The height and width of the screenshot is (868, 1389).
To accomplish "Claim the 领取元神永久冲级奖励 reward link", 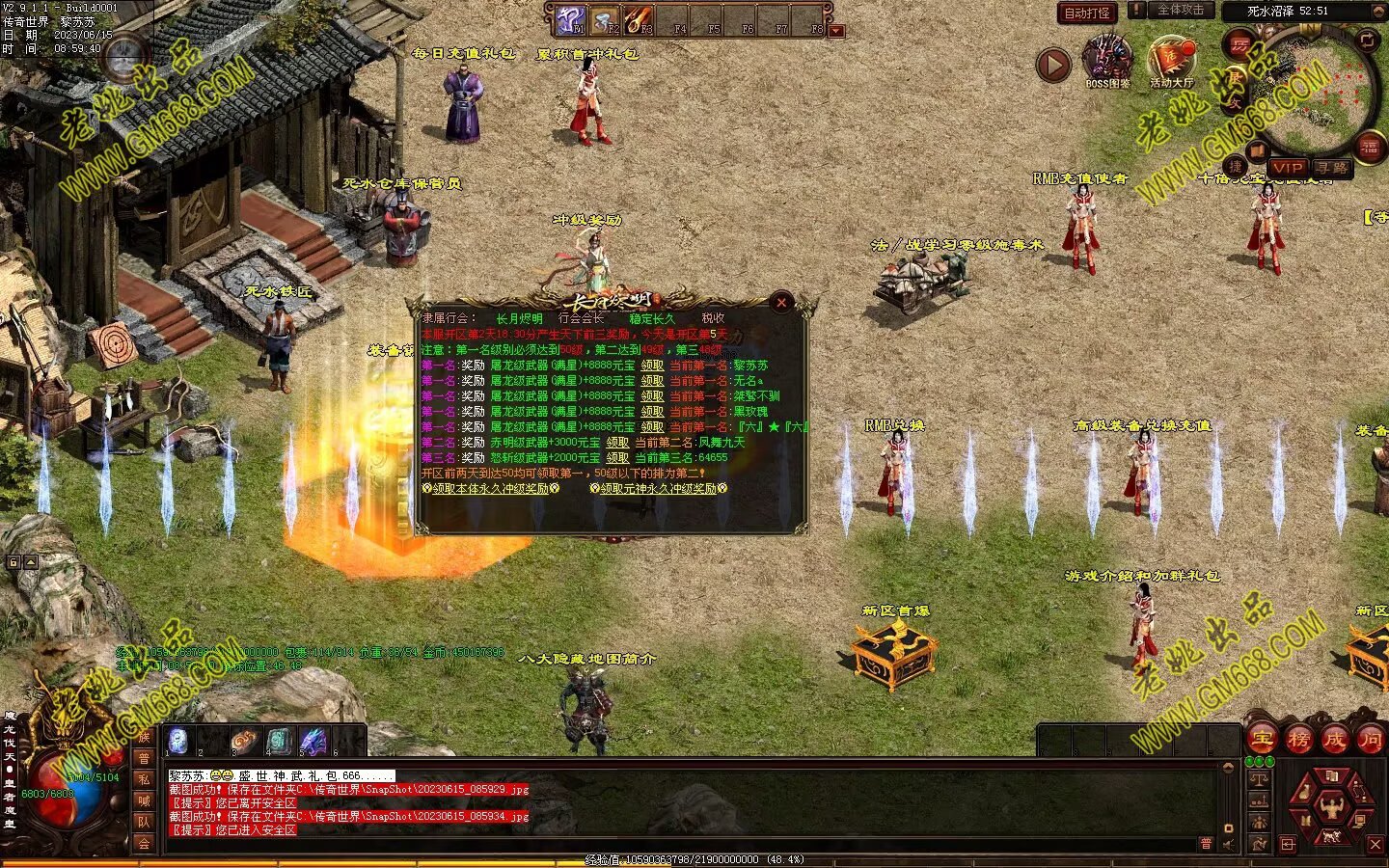I will point(658,489).
